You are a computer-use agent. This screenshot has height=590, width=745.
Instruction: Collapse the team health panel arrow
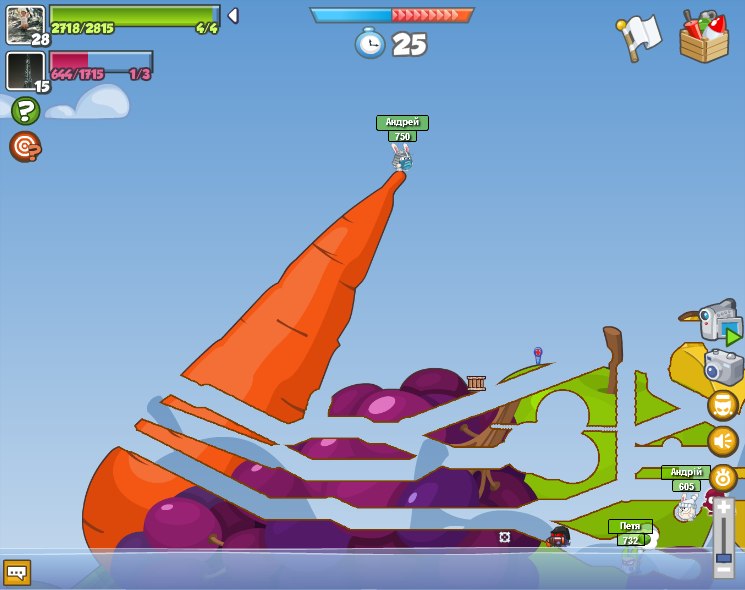coord(233,16)
